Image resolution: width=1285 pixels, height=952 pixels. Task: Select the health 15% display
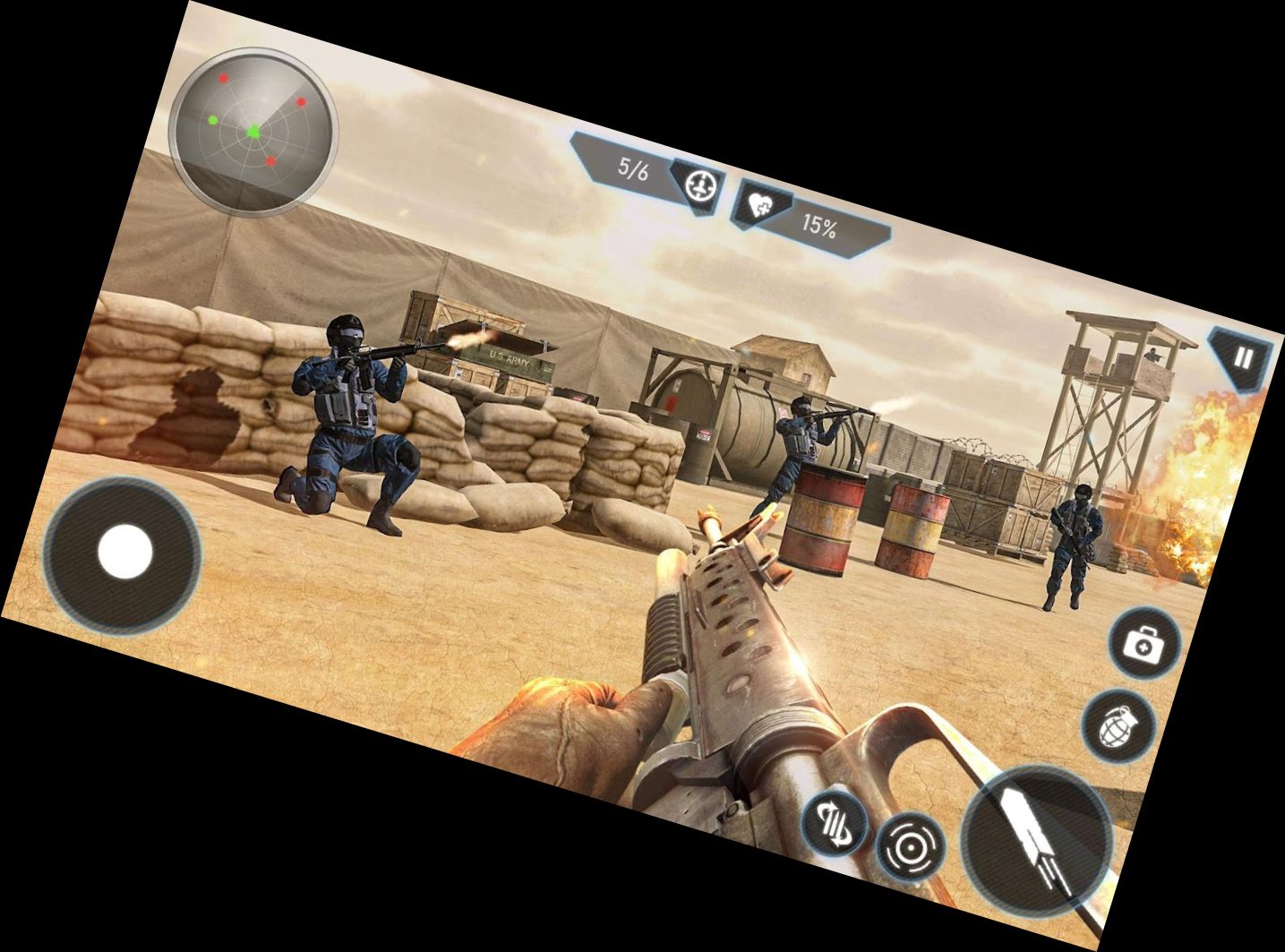(x=820, y=225)
